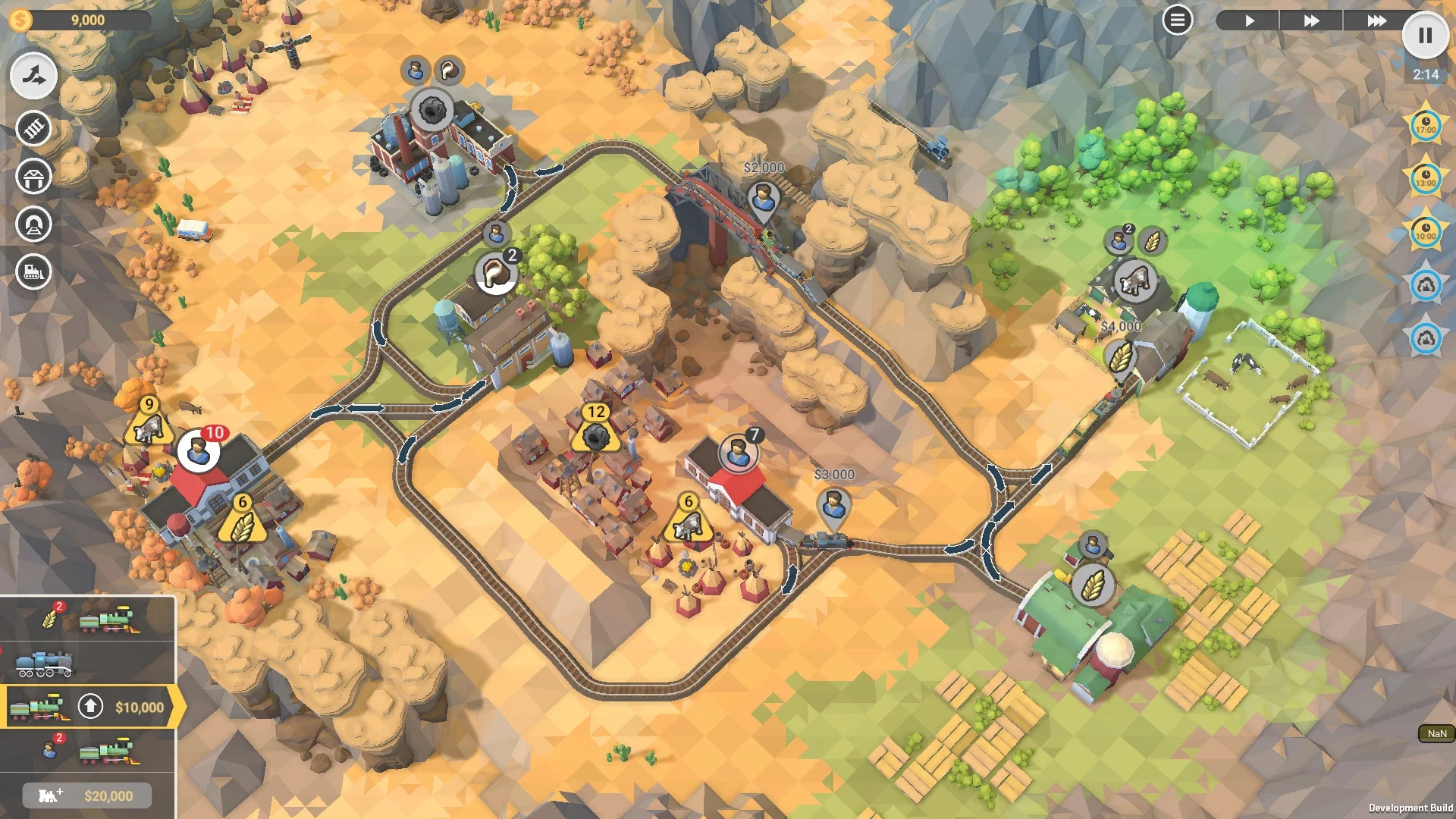This screenshot has width=1456, height=819.
Task: Select the track switch junction tool
Action: tap(33, 76)
